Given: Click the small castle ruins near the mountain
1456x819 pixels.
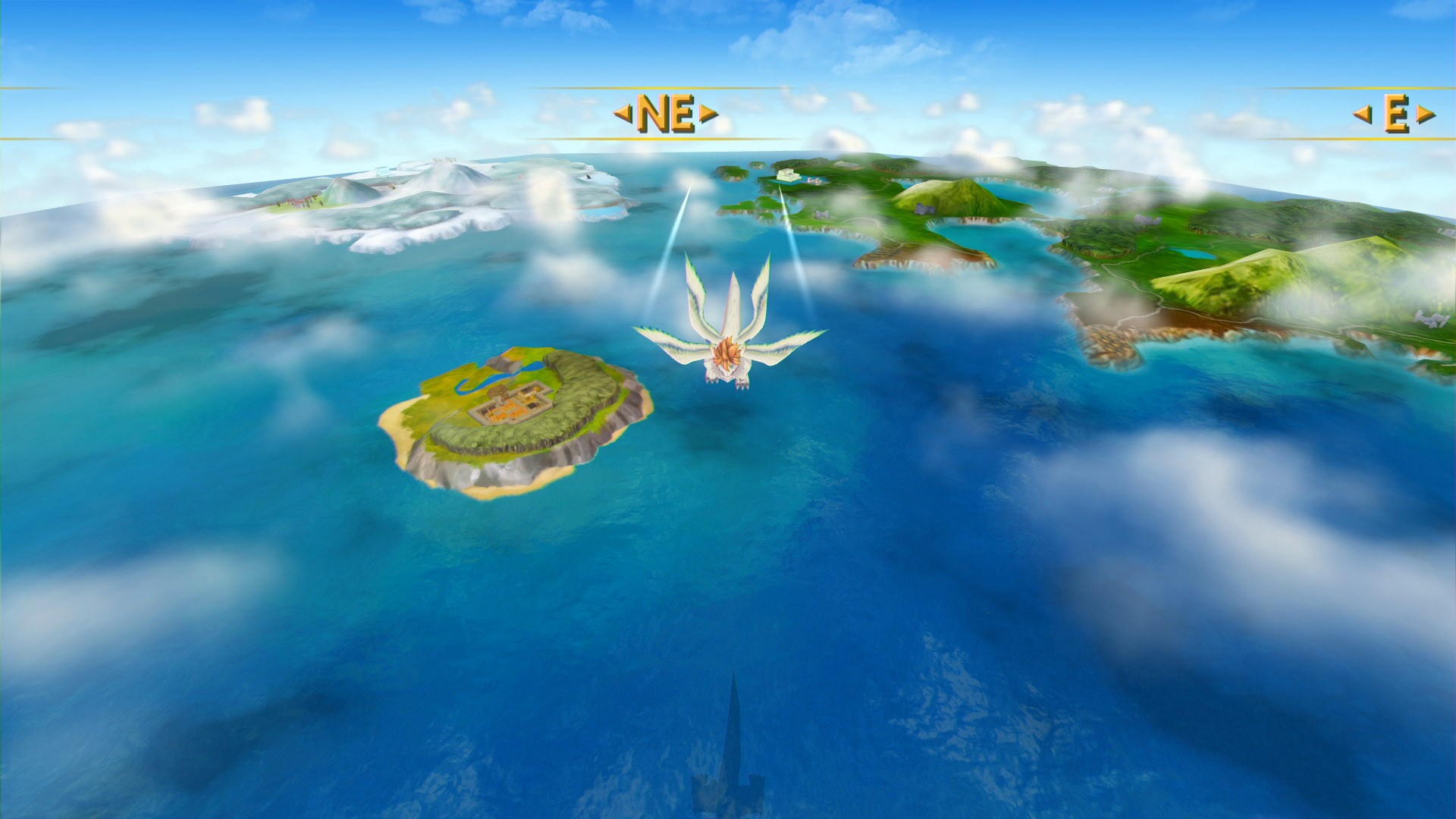Looking at the screenshot, I should (924, 210).
